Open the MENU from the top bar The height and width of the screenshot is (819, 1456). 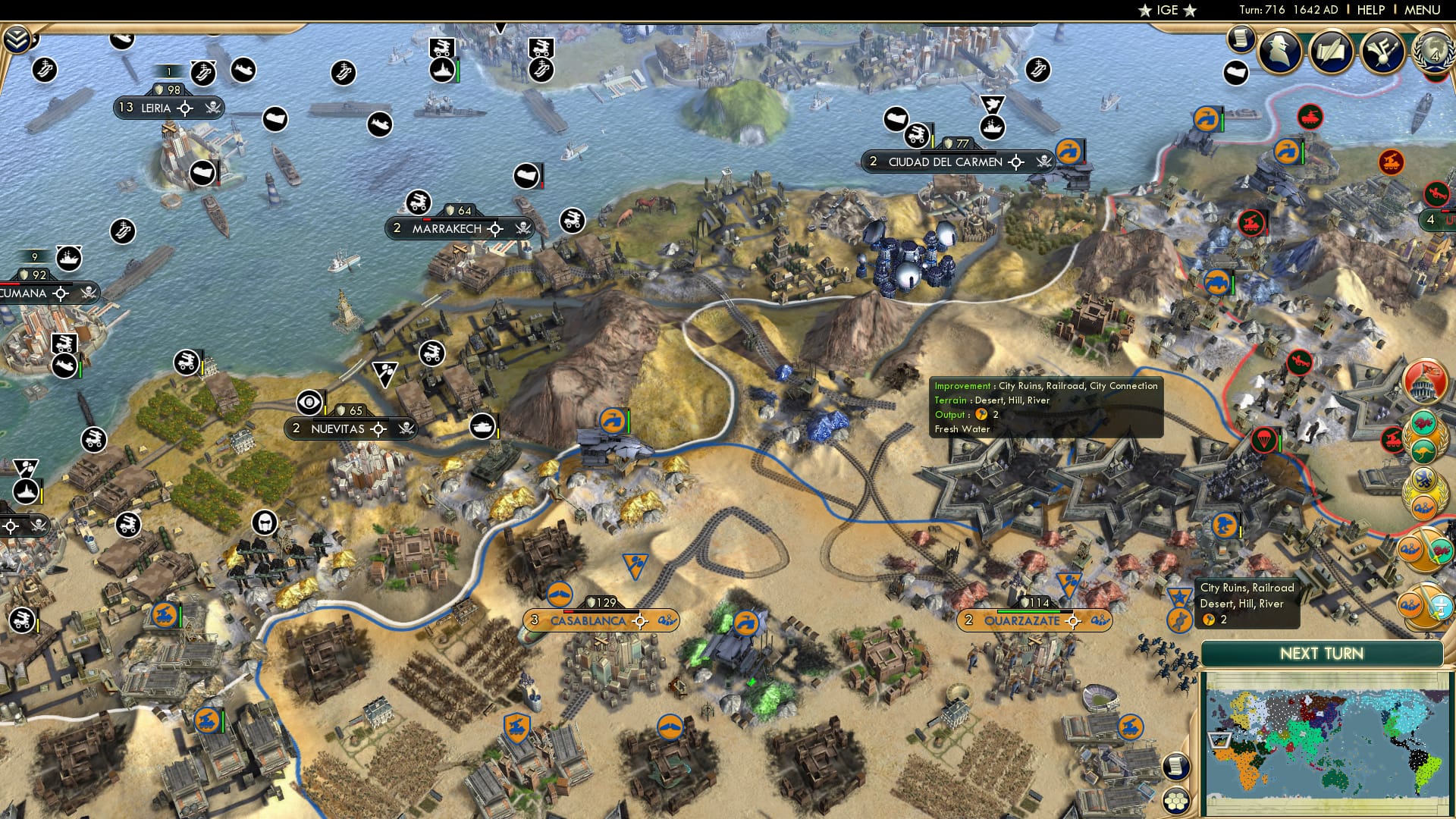1423,10
